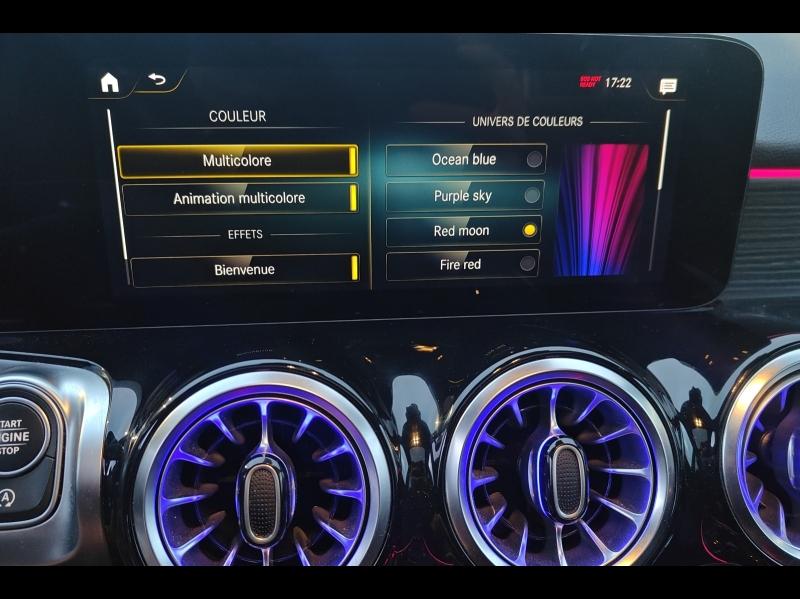
Task: Select the Multicolore option
Action: [237, 161]
